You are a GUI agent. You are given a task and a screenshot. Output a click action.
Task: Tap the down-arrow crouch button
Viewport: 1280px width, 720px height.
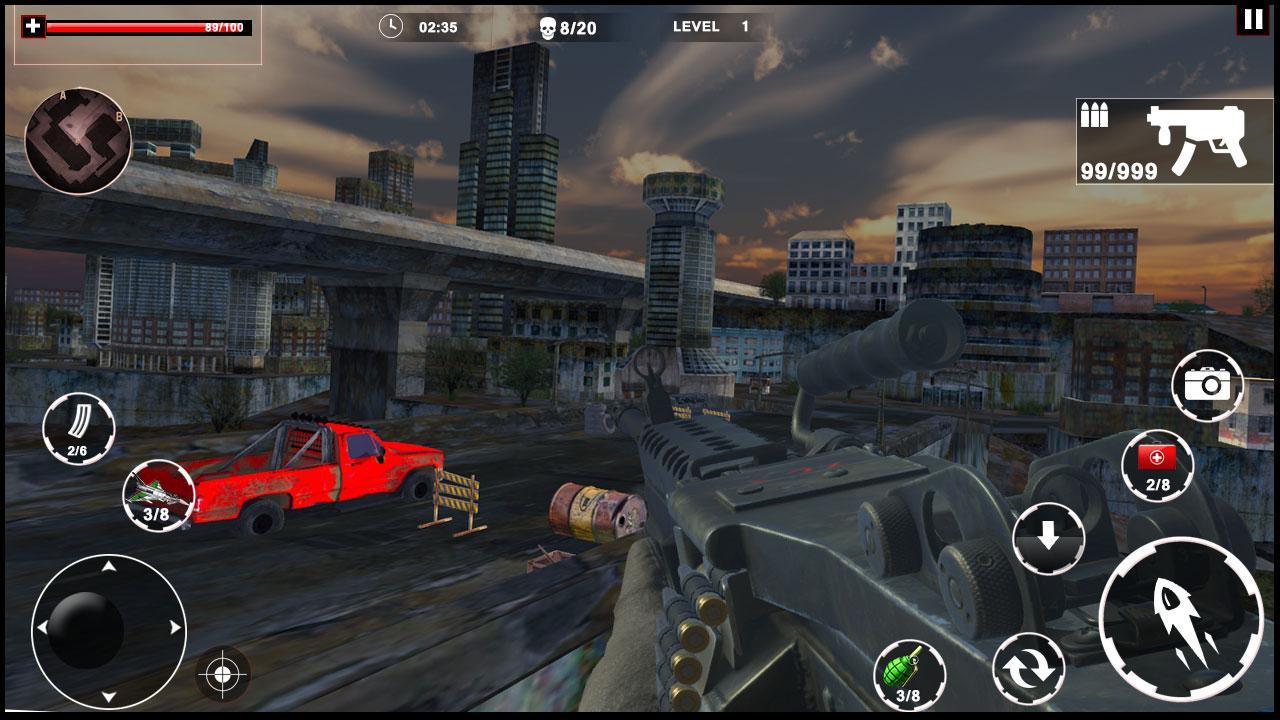(1048, 540)
